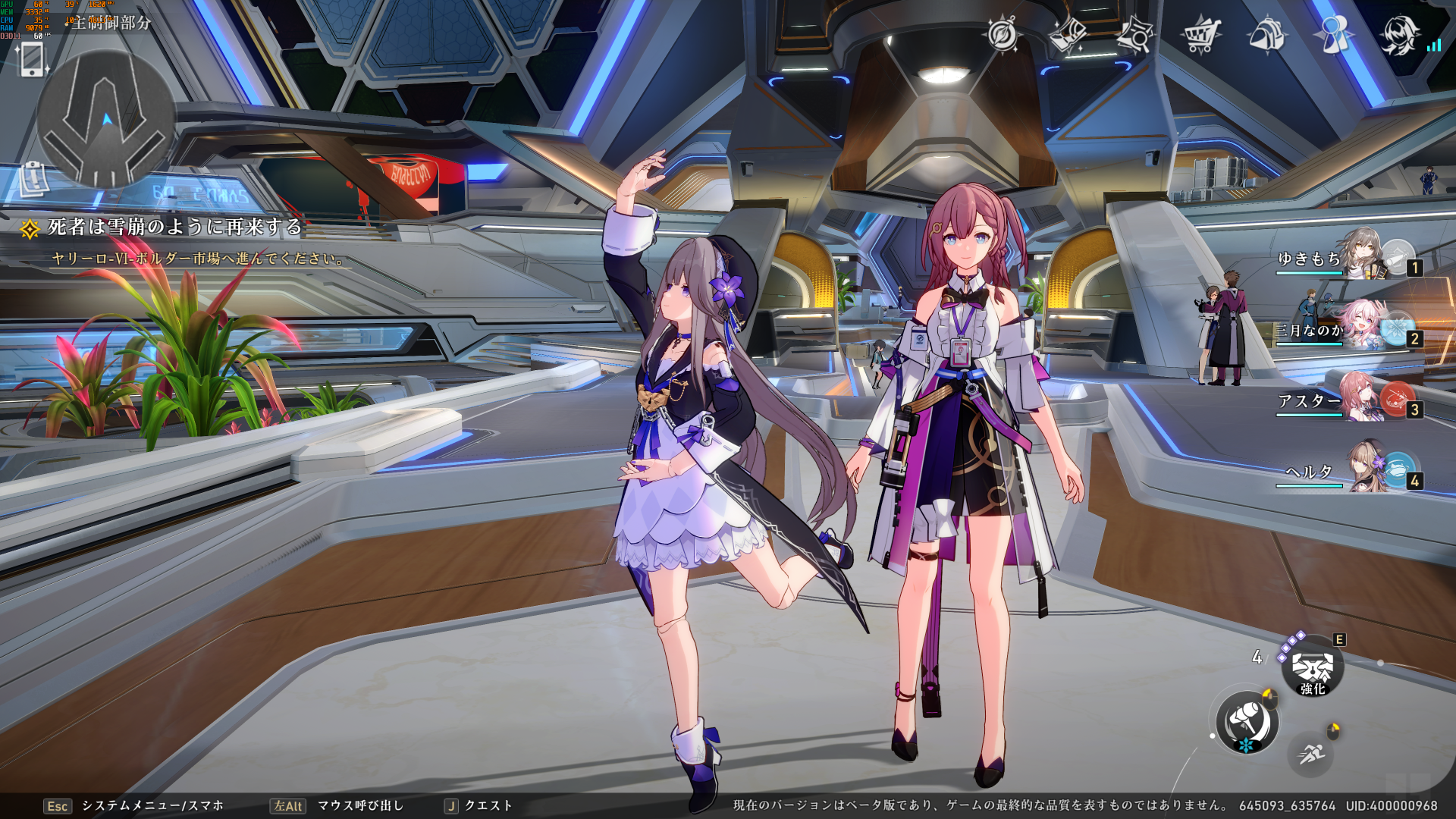Viewport: 1456px width, 819px height.
Task: Activate the 強化 technique skill
Action: pyautogui.click(x=1313, y=667)
